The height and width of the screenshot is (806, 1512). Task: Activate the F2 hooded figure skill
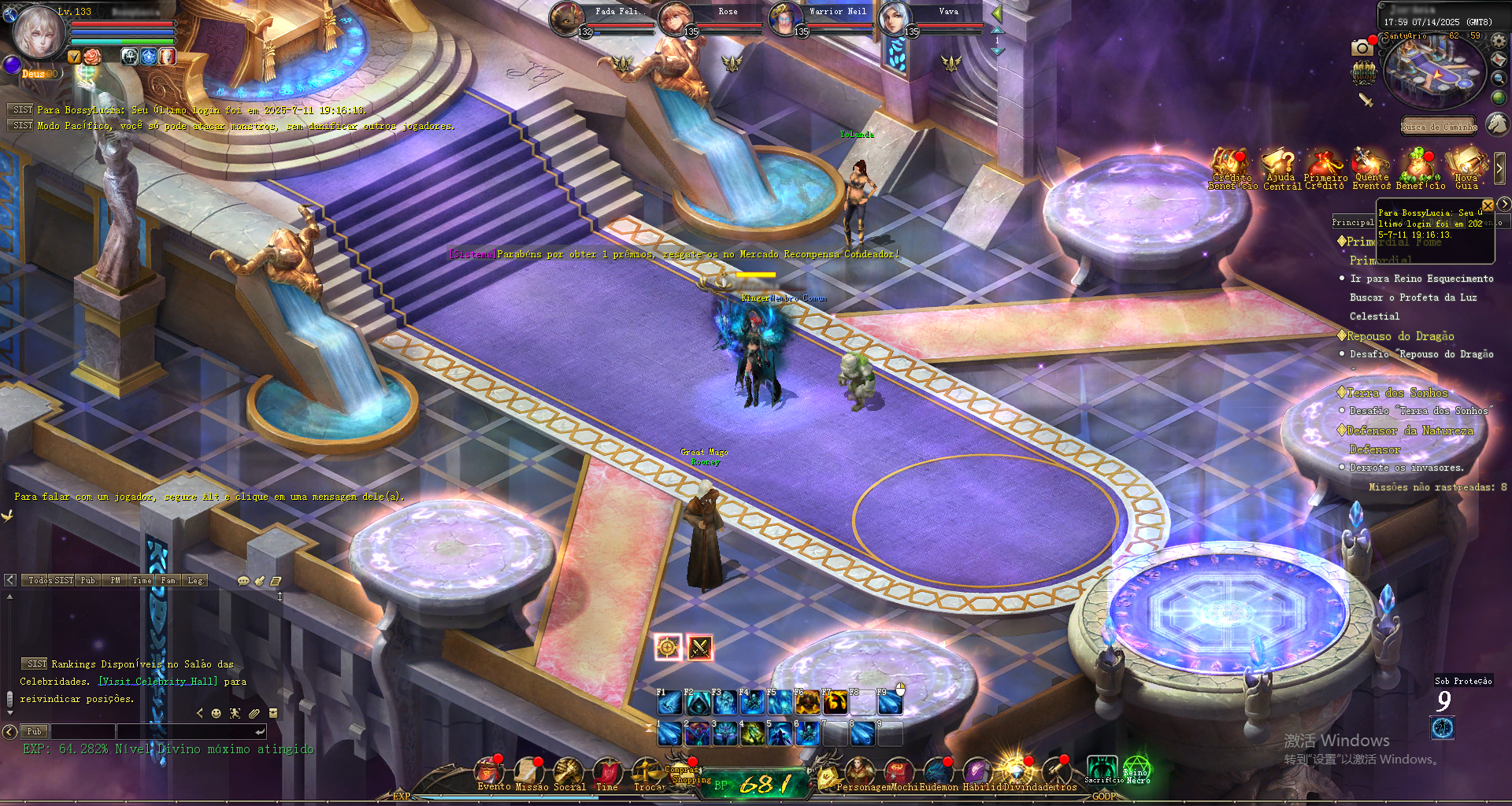(697, 702)
